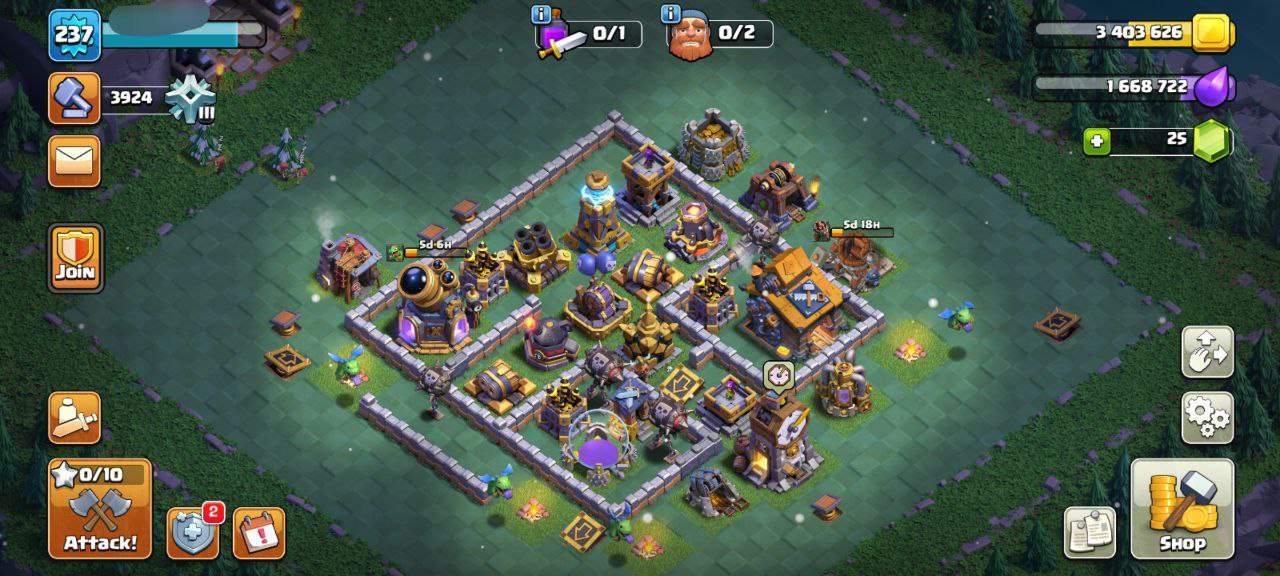The width and height of the screenshot is (1280, 576).
Task: Click the Join clan shield button
Action: (x=75, y=257)
